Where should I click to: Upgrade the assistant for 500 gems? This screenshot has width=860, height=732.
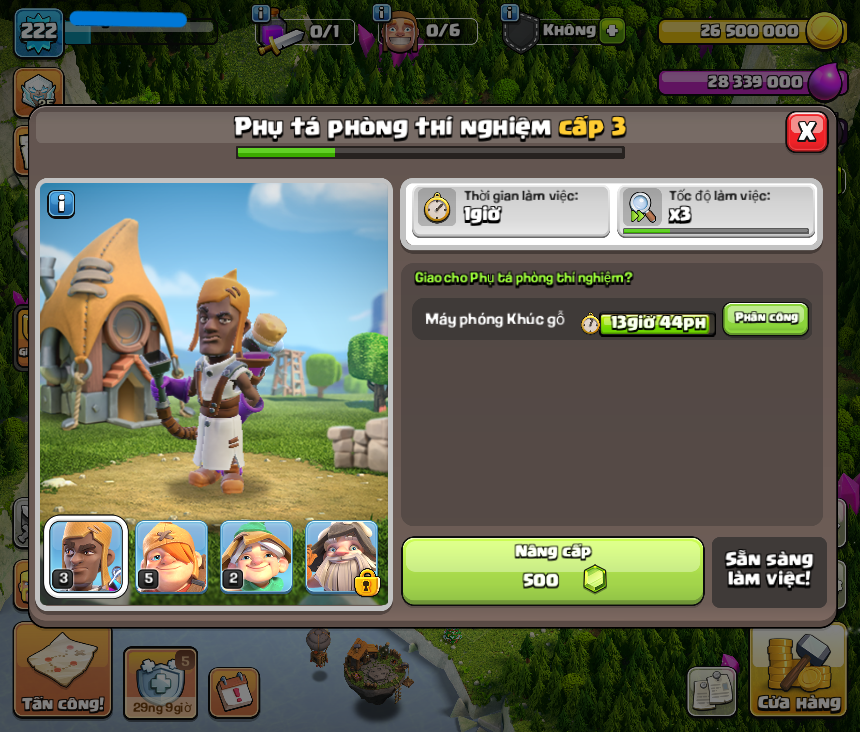click(x=552, y=570)
